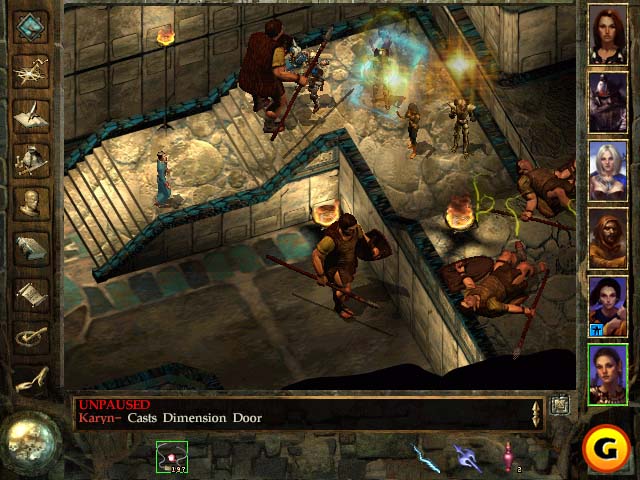Use the pink potion quick item
640x480 pixels.
point(508,457)
